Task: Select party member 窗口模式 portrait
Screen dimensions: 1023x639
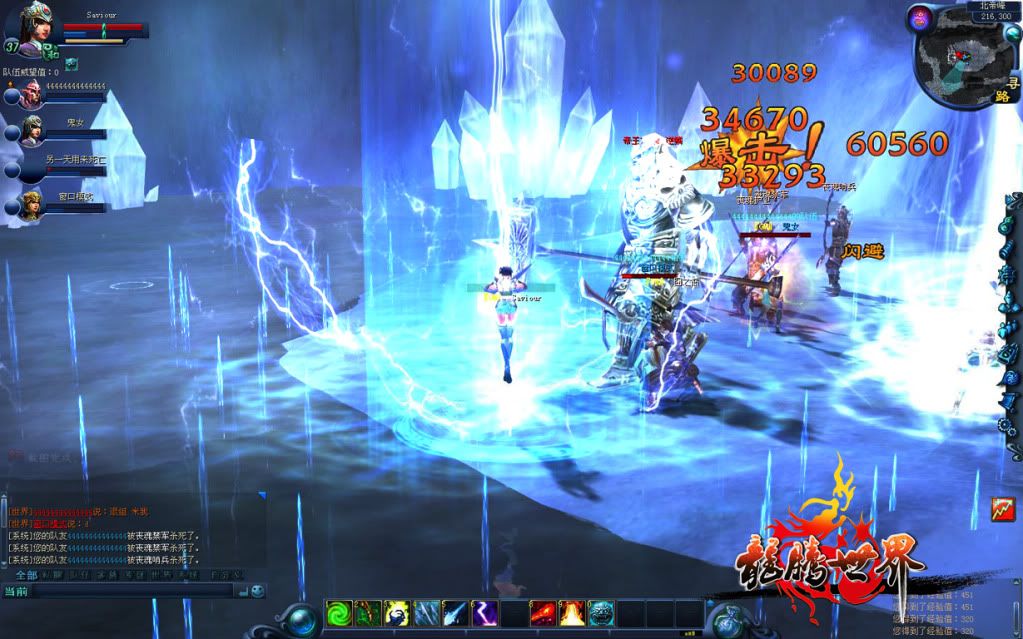Action: click(x=31, y=204)
